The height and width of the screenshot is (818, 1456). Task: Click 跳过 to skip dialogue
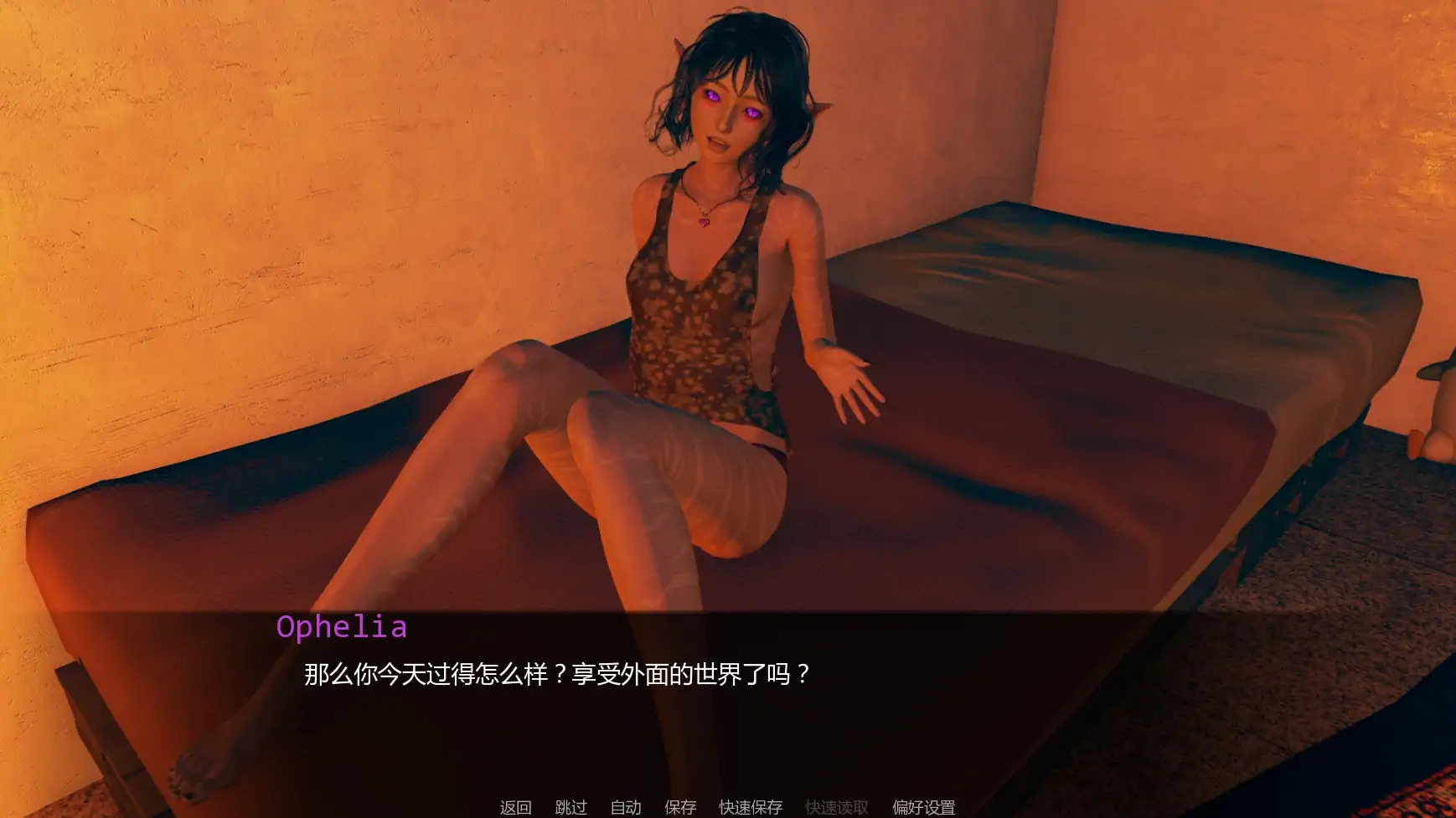(x=571, y=808)
